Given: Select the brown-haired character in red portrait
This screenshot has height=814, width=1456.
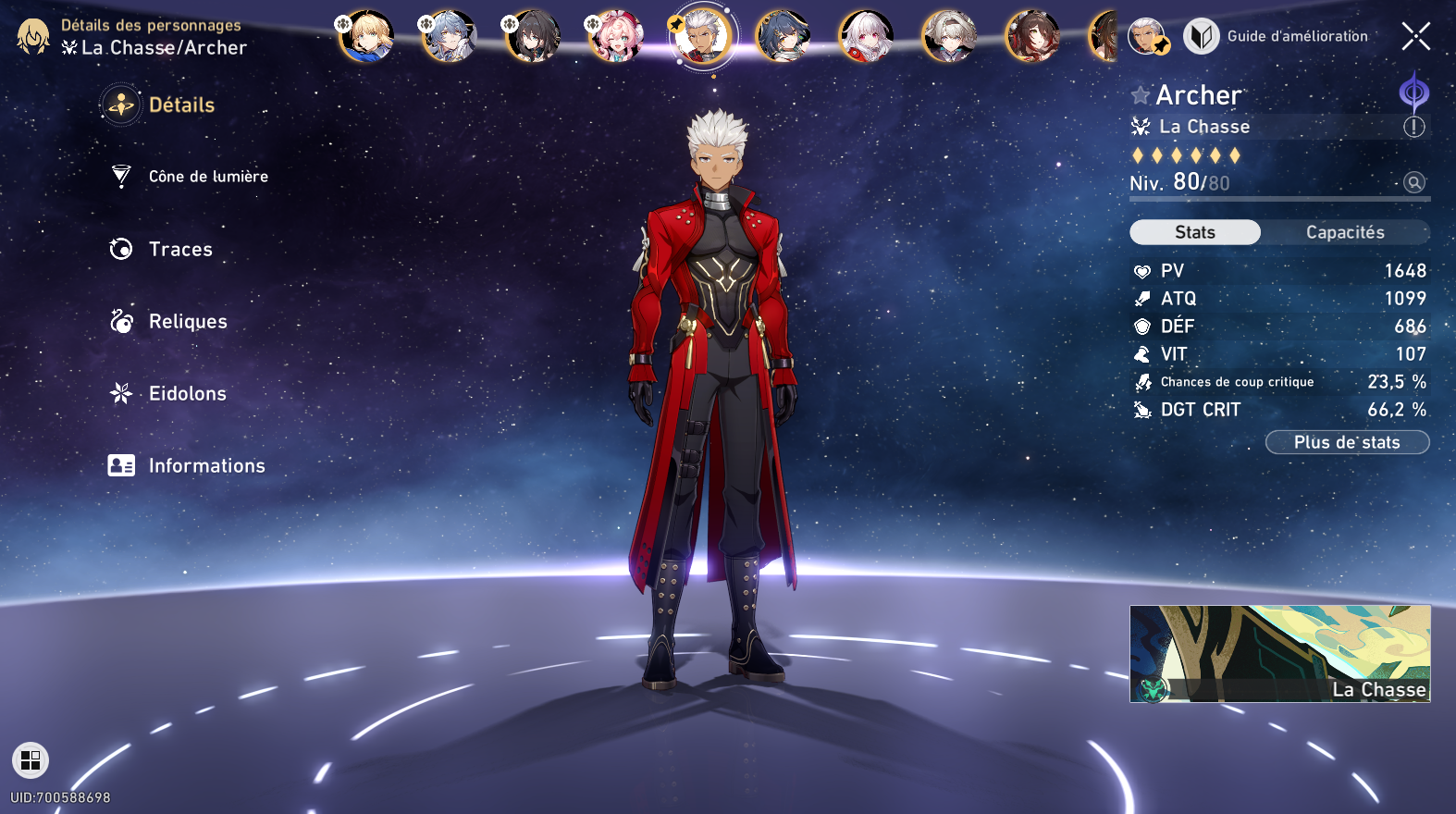Looking at the screenshot, I should [1032, 37].
